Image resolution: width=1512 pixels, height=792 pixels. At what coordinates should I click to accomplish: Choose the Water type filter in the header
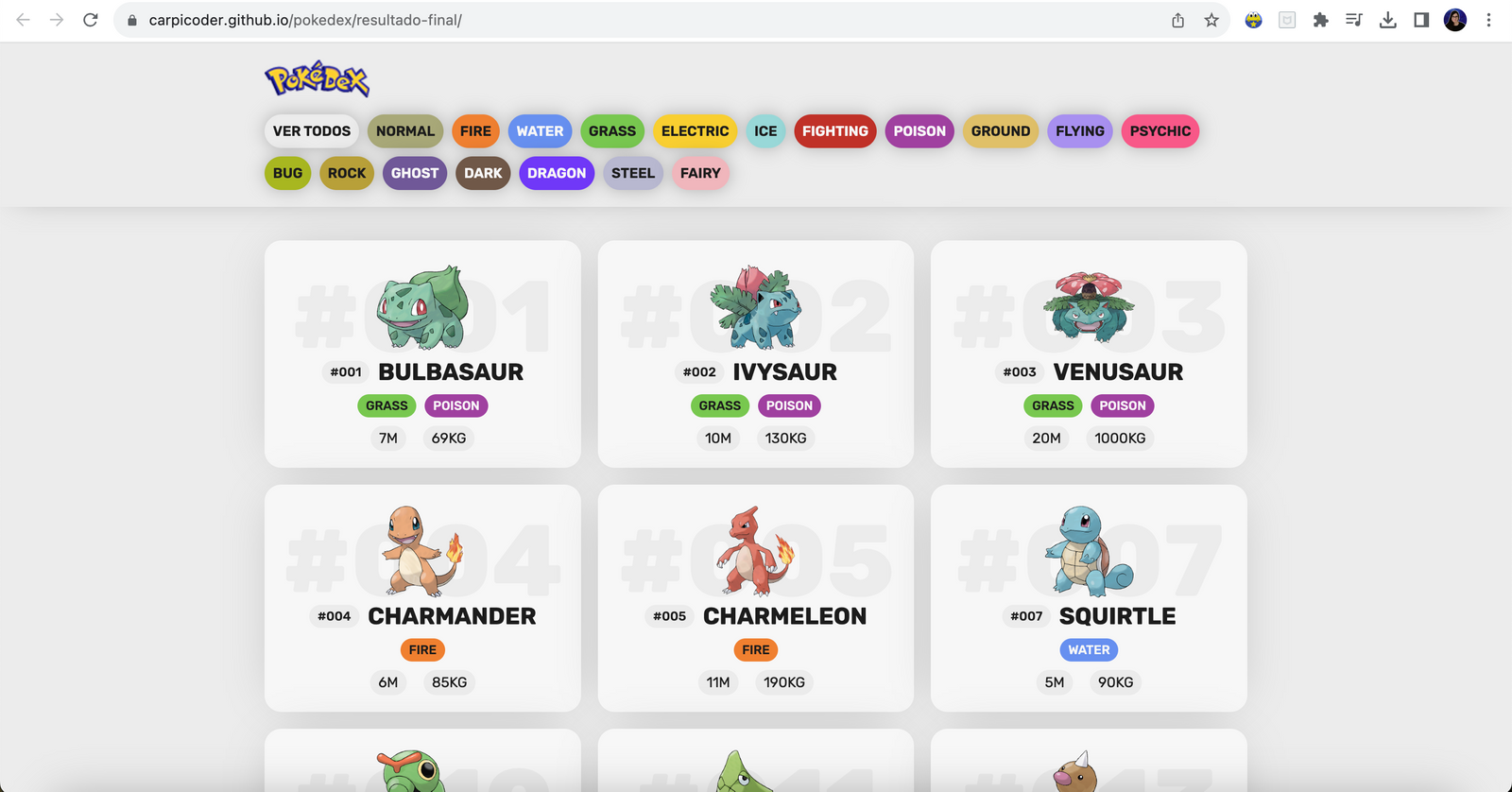pyautogui.click(x=540, y=131)
